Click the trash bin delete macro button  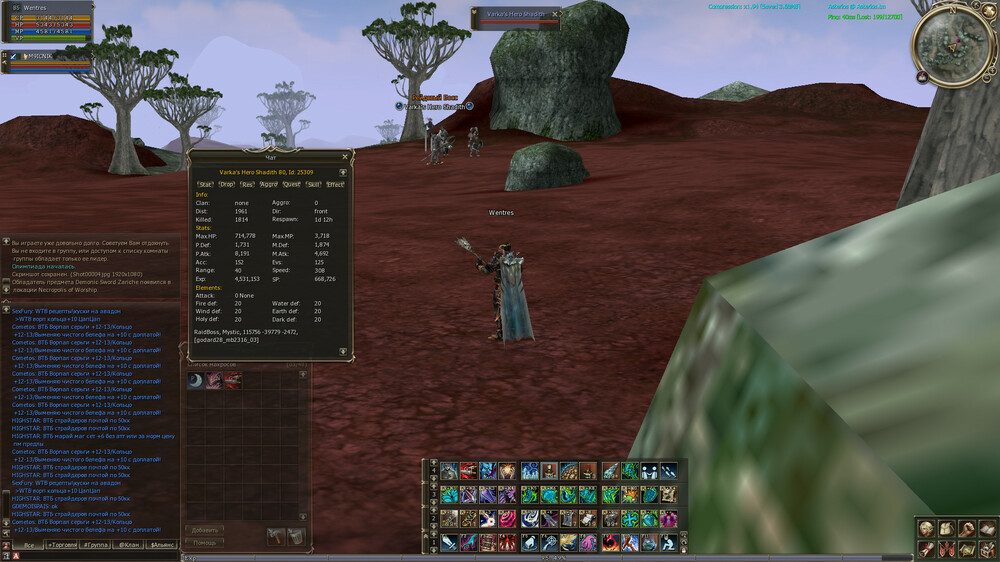coord(296,537)
